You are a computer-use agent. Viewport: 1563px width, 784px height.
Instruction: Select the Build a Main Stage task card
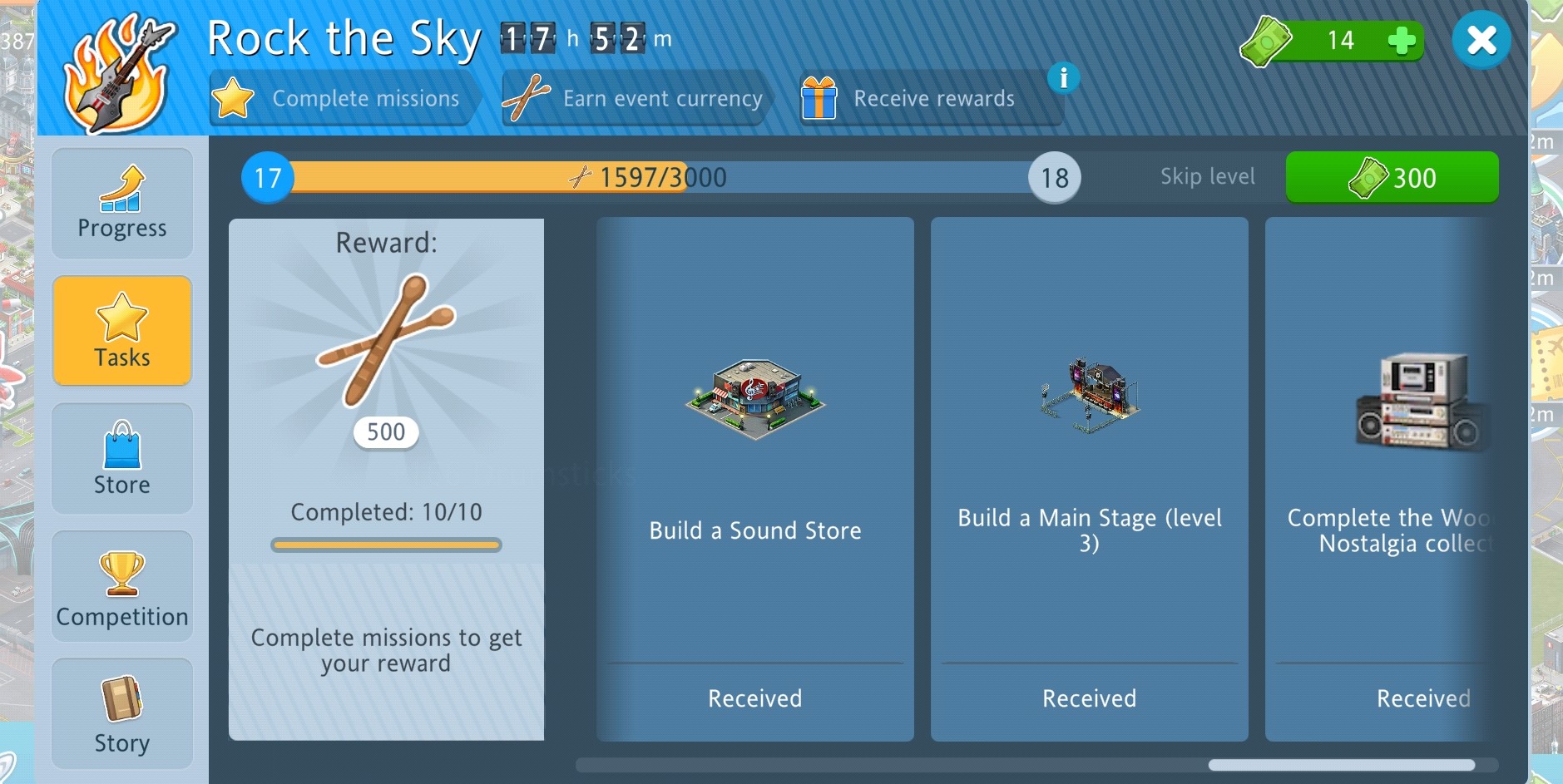point(1089,479)
